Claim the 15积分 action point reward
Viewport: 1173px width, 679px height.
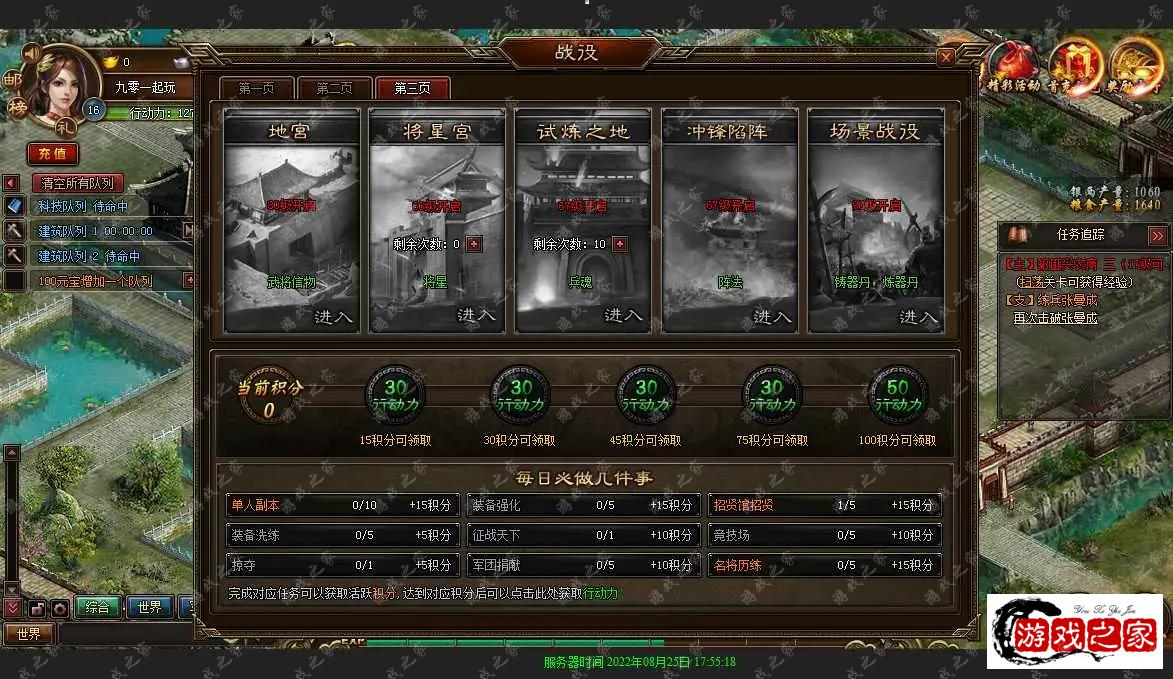(x=395, y=396)
